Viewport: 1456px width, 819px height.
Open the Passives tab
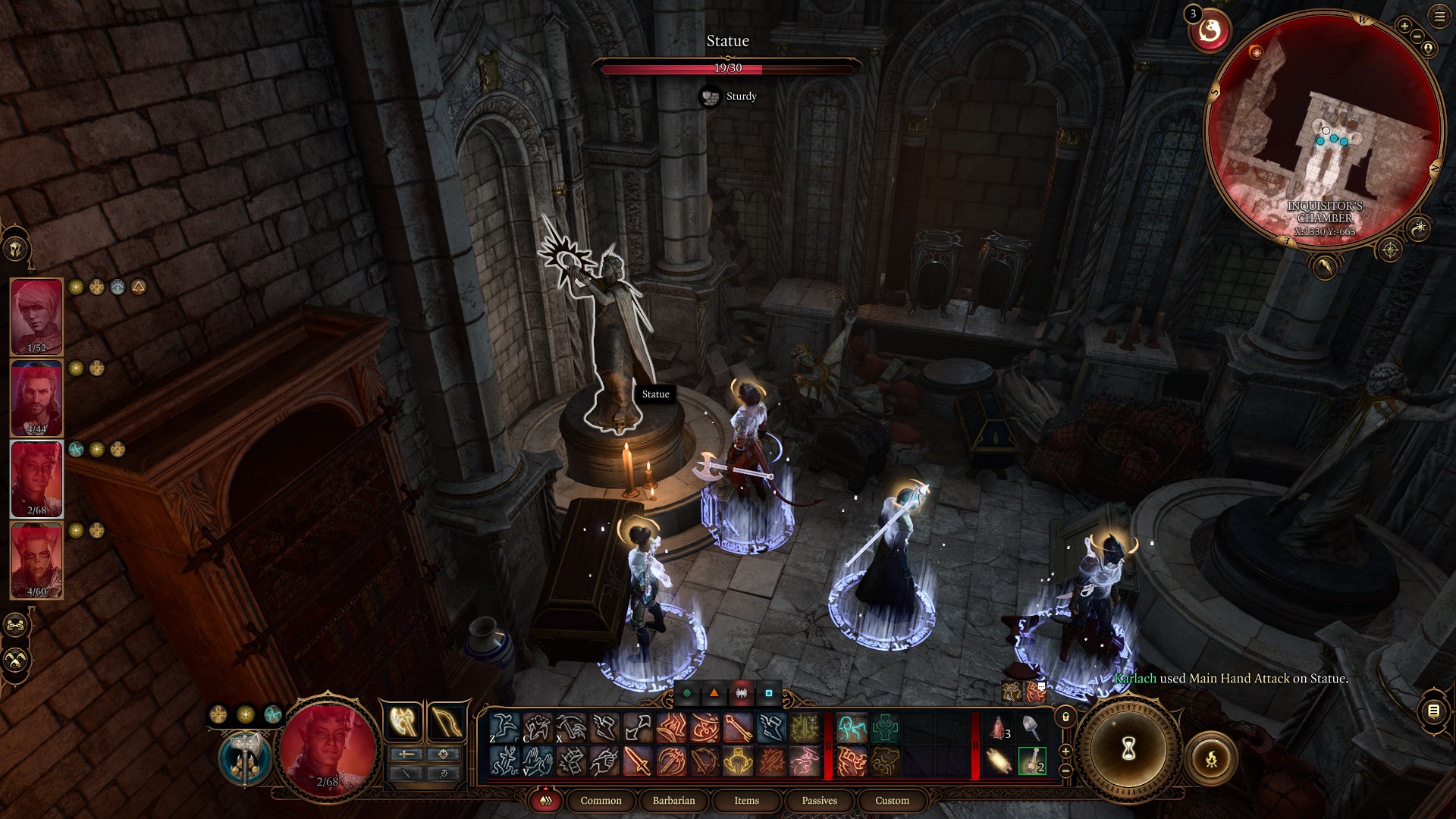[x=819, y=801]
